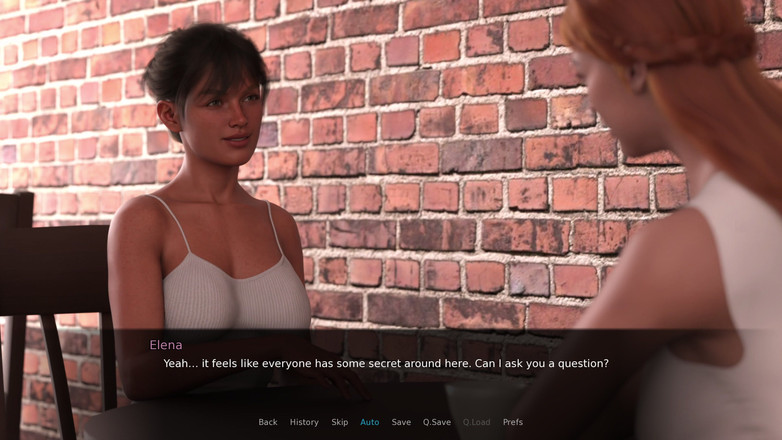Image resolution: width=782 pixels, height=440 pixels.
Task: Open the dialogue History log
Action: tap(304, 422)
